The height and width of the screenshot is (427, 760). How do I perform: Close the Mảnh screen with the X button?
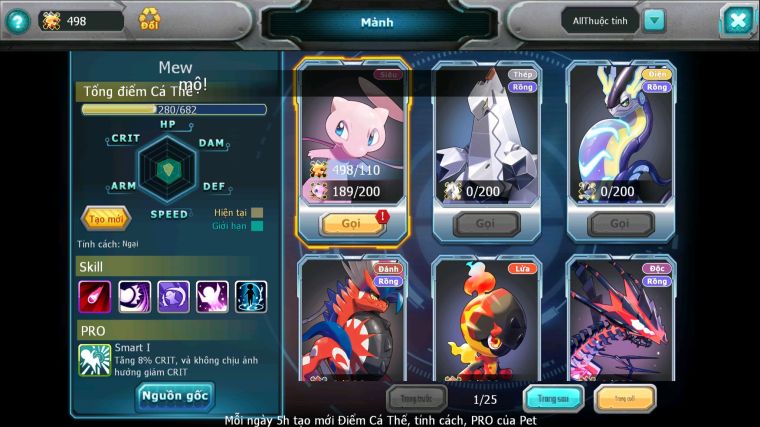[736, 20]
